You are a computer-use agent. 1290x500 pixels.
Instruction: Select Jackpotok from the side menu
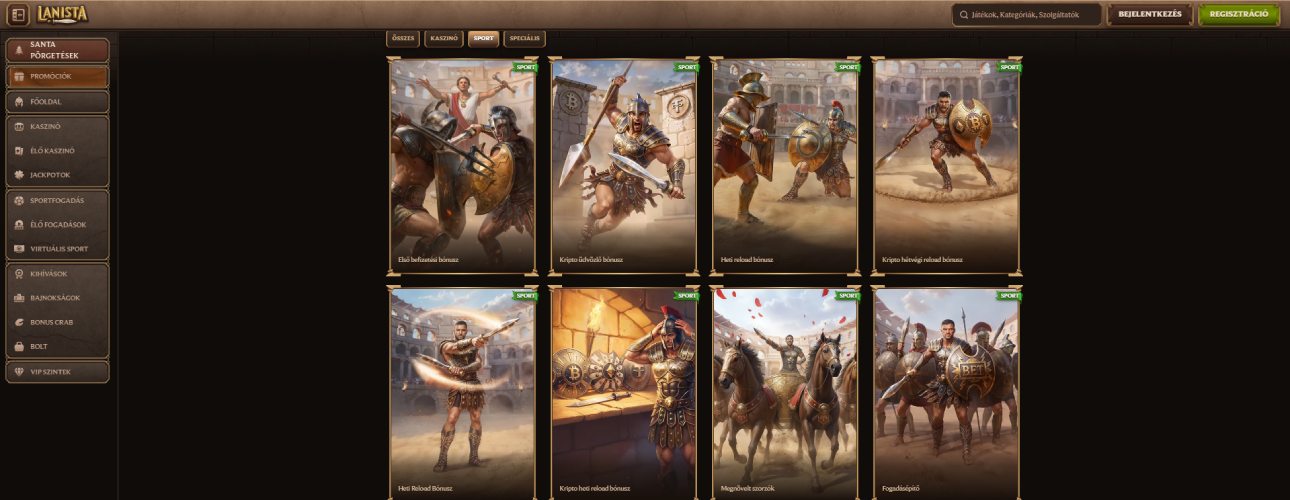57,175
